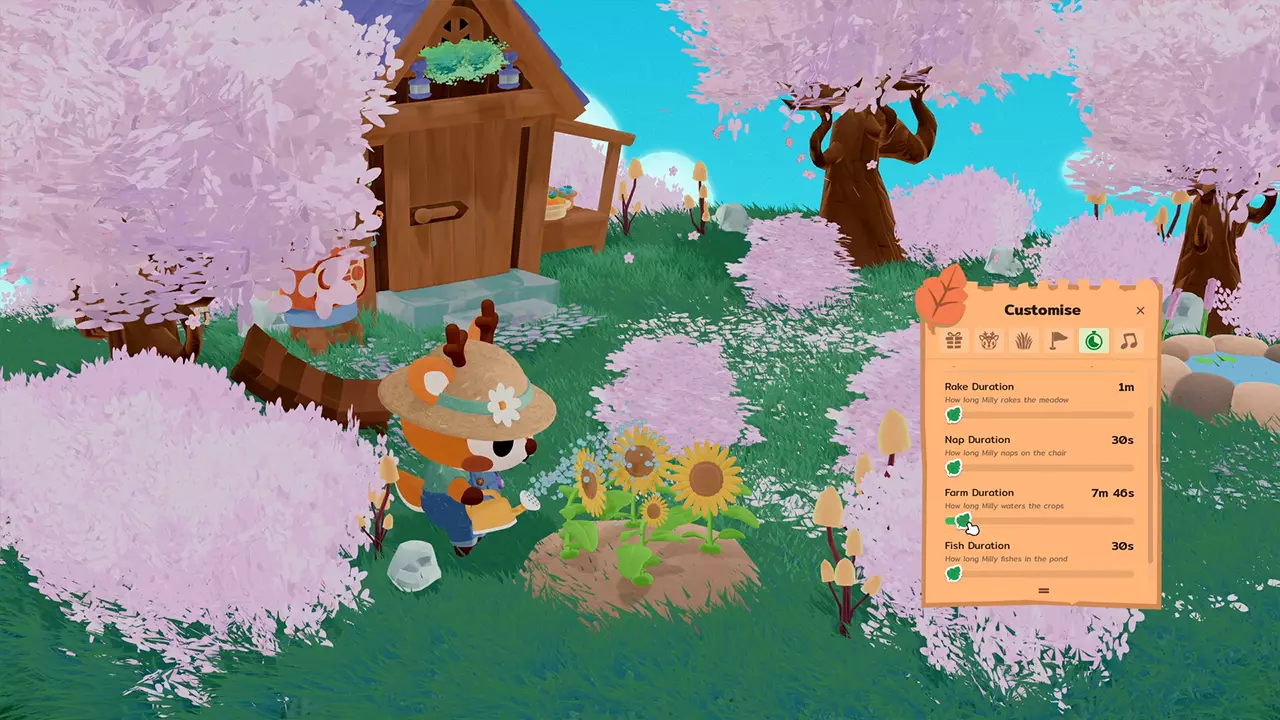
Task: Select the grass tuft customisation tab
Action: 1023,341
